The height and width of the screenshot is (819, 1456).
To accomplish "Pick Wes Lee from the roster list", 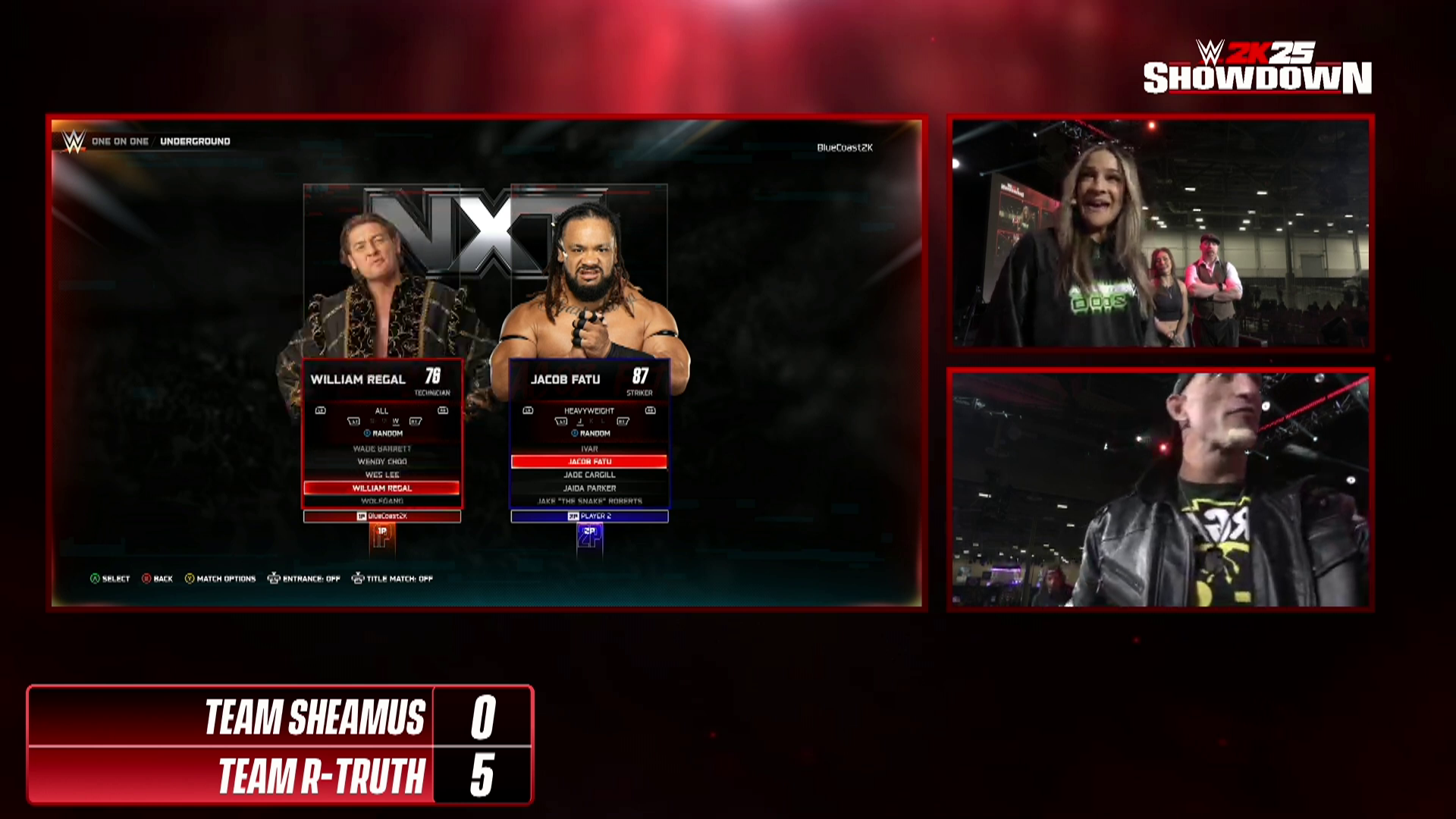I will coord(382,475).
